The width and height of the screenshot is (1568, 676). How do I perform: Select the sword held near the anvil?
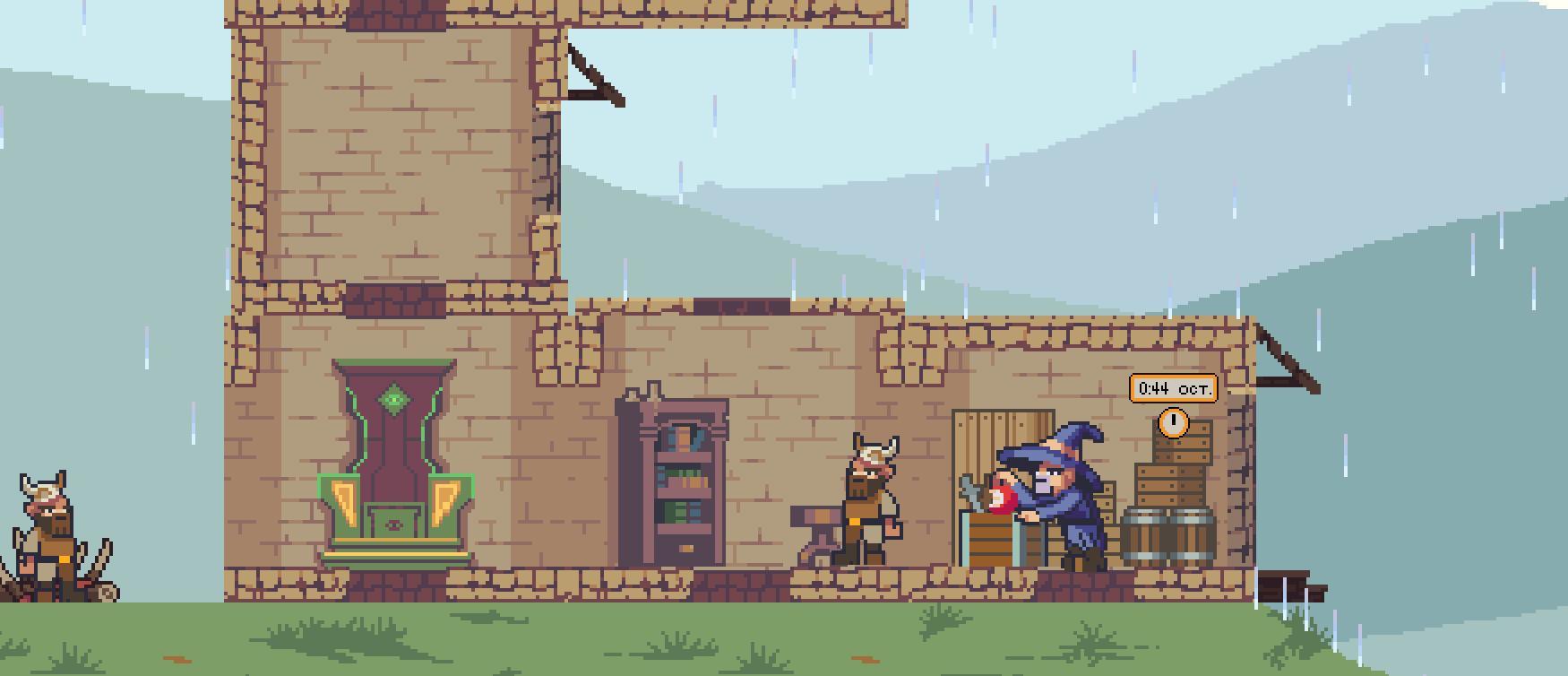969,489
